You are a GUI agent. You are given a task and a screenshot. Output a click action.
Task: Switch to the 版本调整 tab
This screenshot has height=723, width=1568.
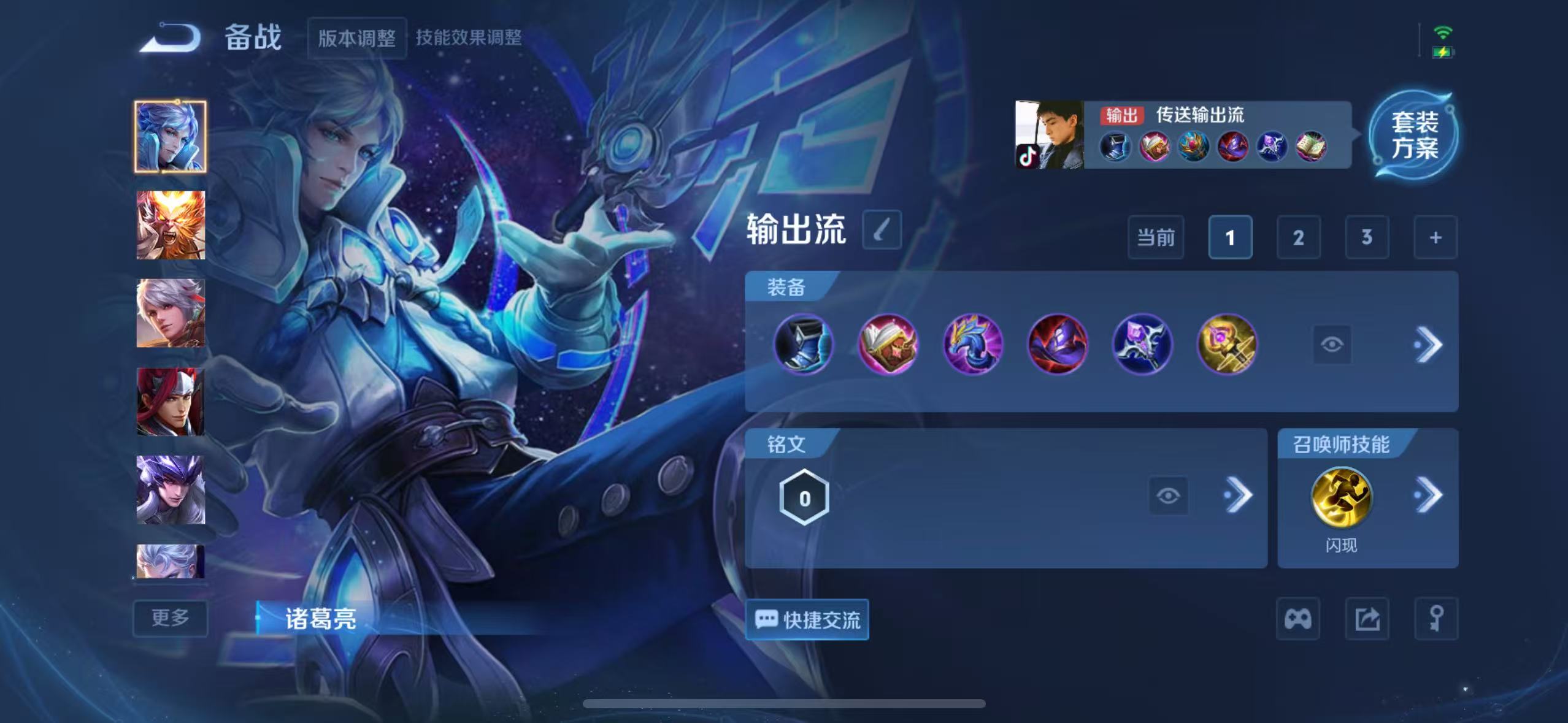pos(358,38)
